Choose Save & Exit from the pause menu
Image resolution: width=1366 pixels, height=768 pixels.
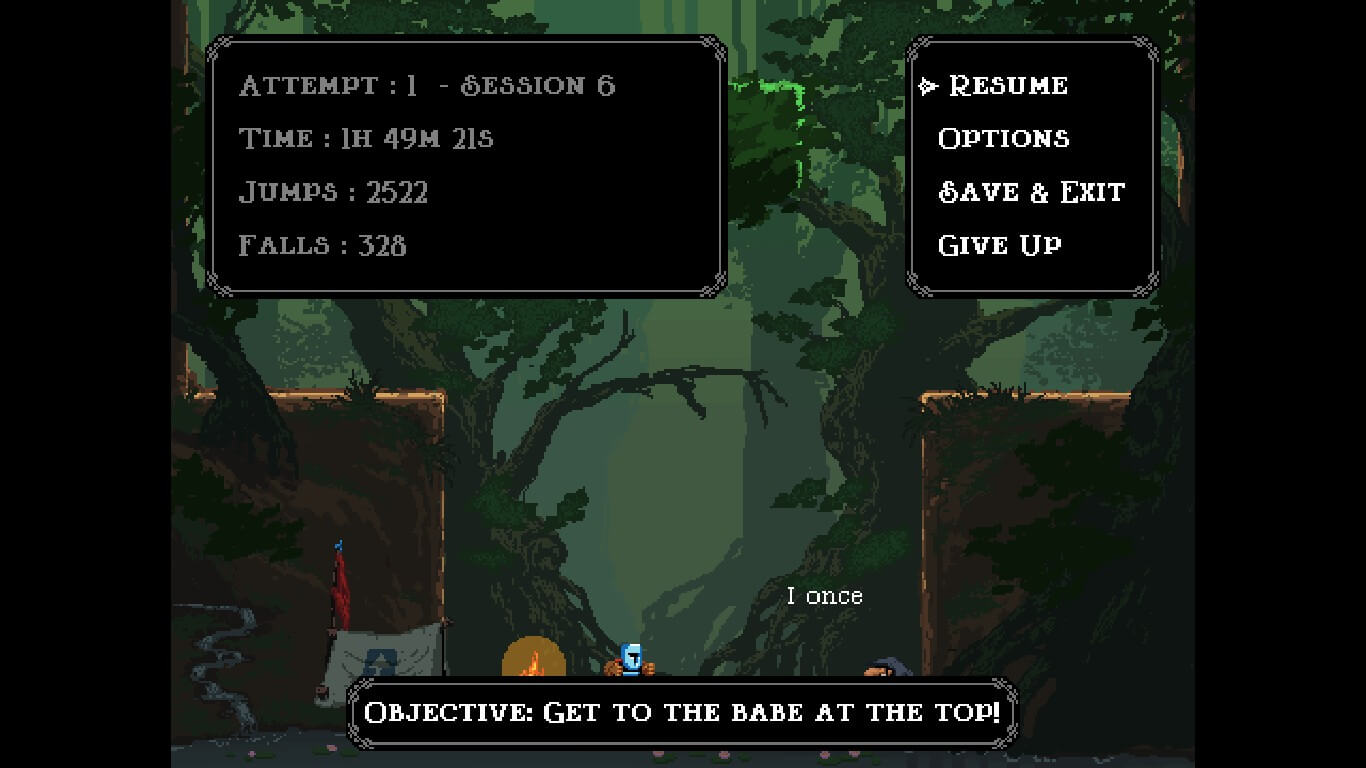1030,192
